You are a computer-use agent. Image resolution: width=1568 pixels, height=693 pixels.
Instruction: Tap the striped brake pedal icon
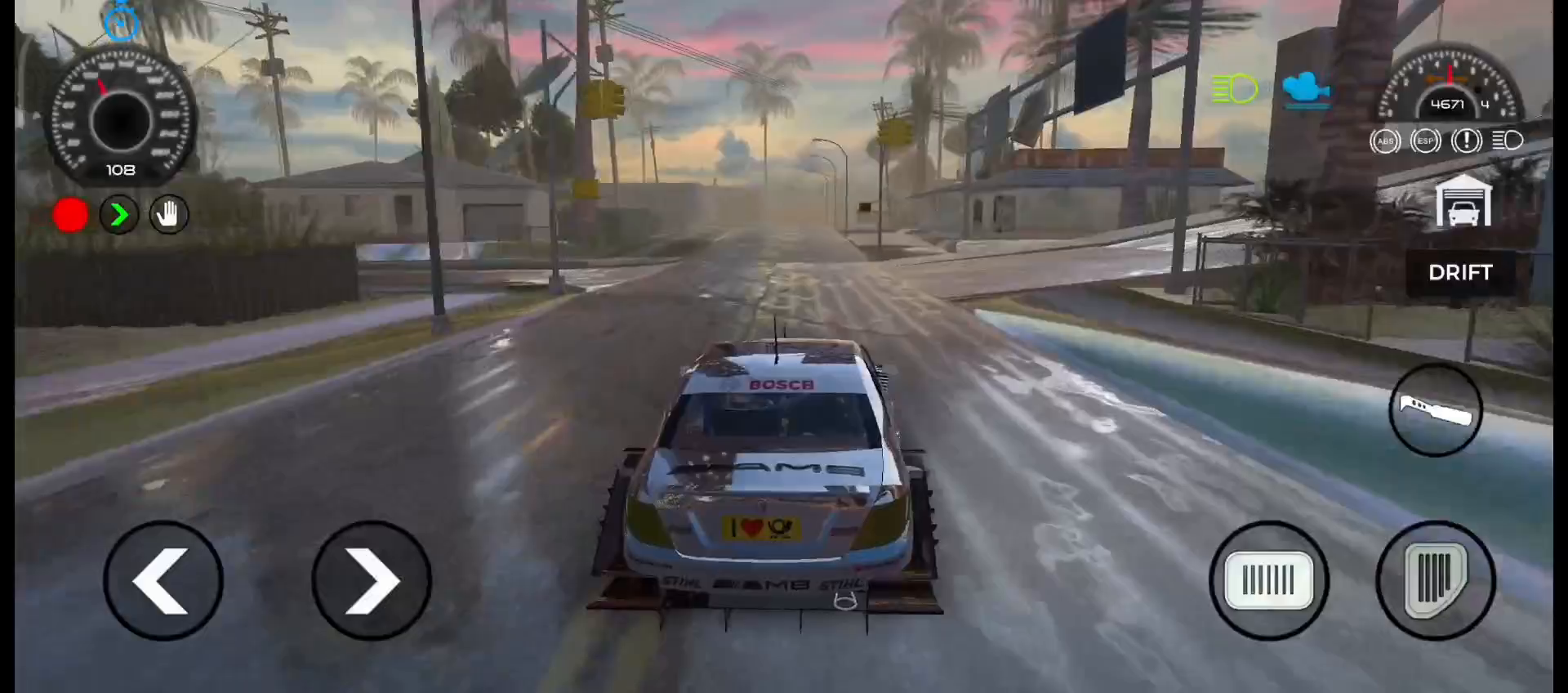(x=1268, y=579)
